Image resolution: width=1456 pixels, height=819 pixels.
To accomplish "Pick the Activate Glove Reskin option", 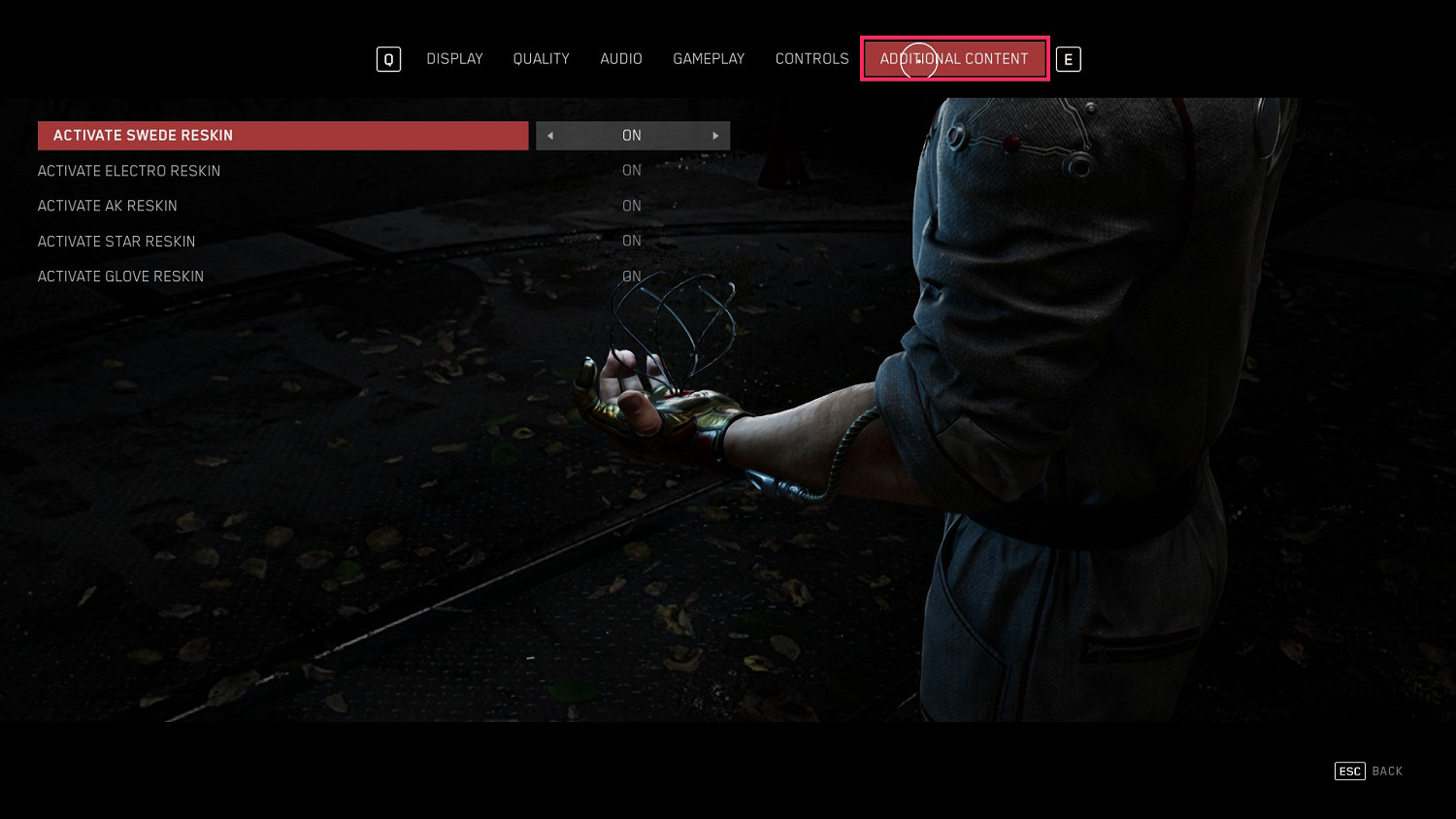I will (120, 277).
